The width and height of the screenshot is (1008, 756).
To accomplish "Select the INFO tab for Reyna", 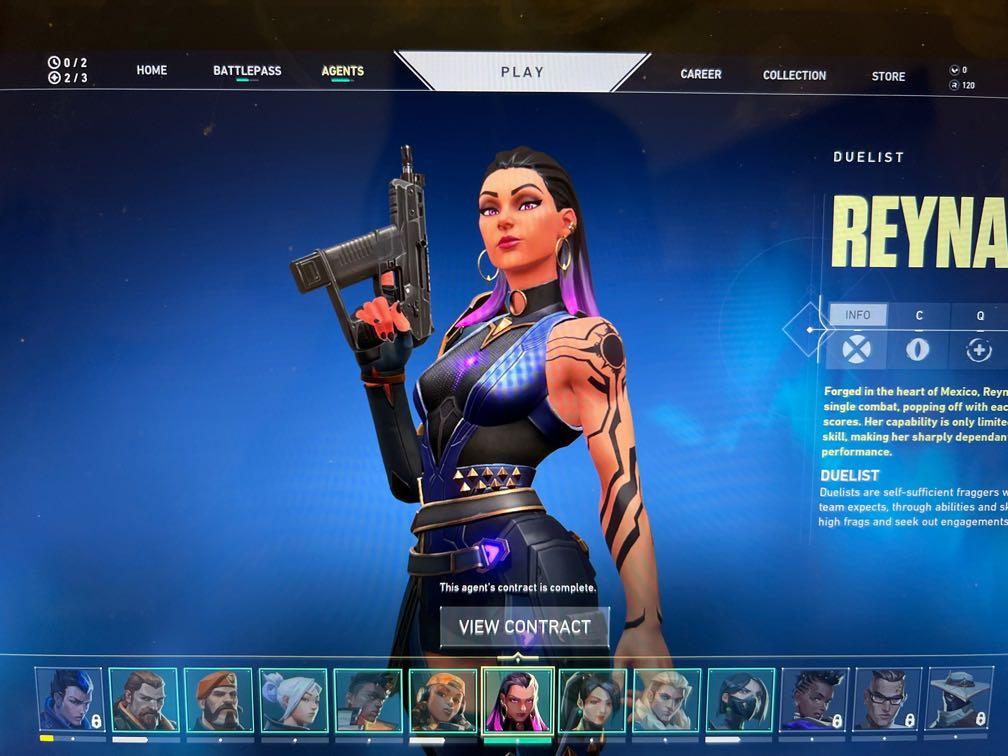I will [858, 315].
